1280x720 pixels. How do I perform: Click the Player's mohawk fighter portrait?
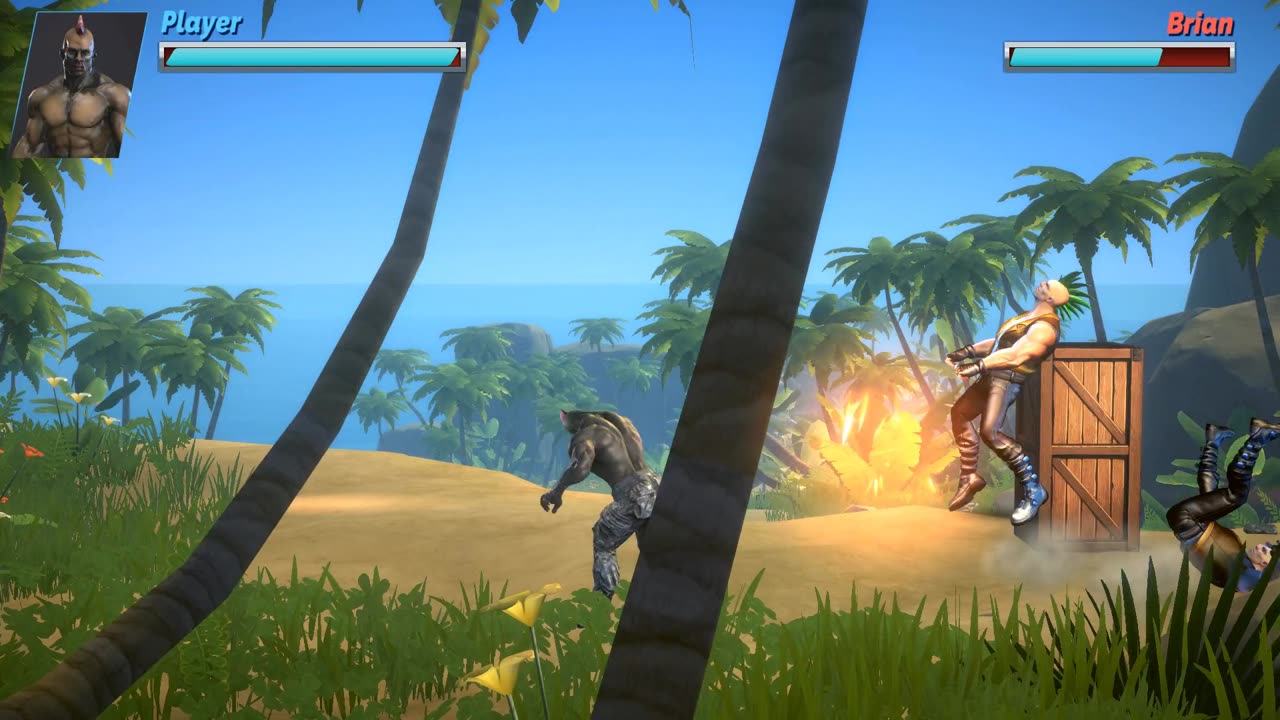click(x=79, y=86)
